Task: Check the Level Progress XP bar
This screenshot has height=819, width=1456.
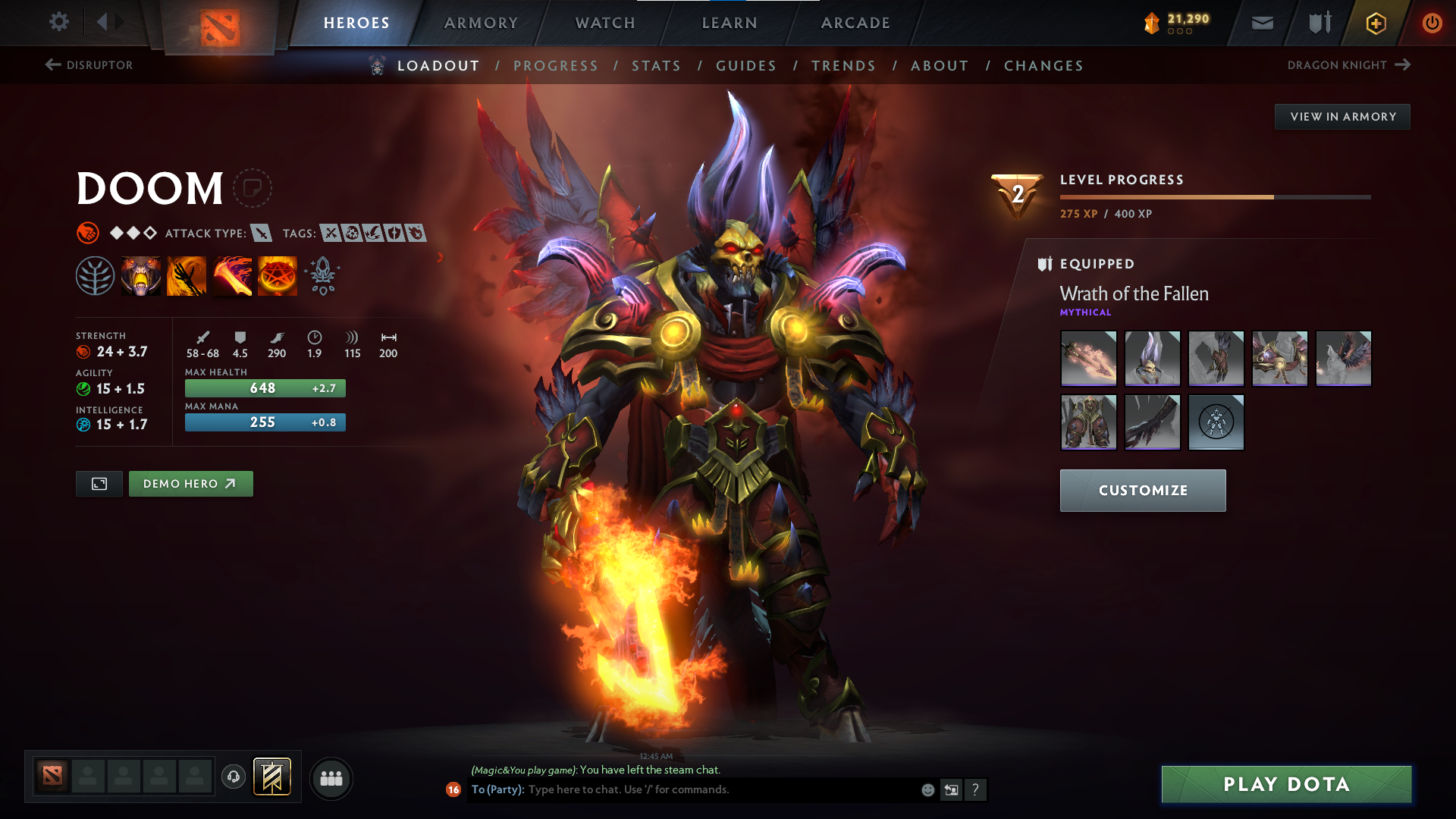Action: [1213, 196]
